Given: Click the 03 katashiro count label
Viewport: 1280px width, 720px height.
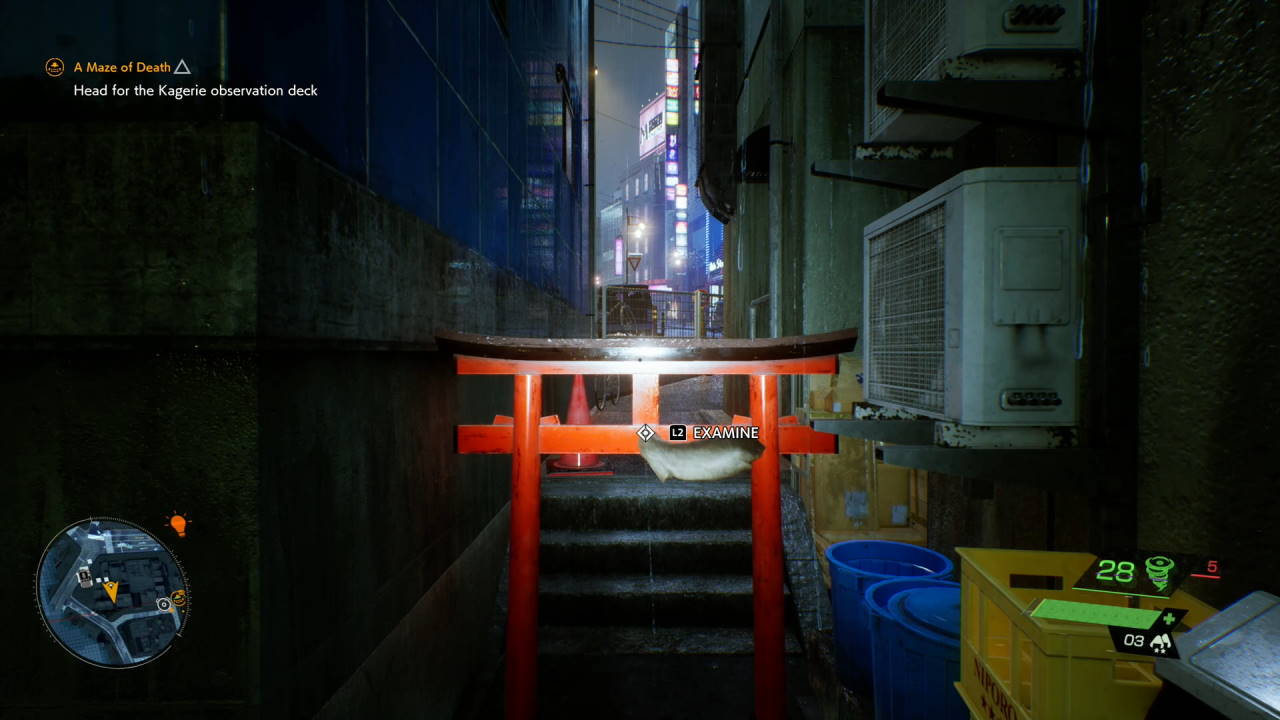Looking at the screenshot, I should coord(1134,641).
